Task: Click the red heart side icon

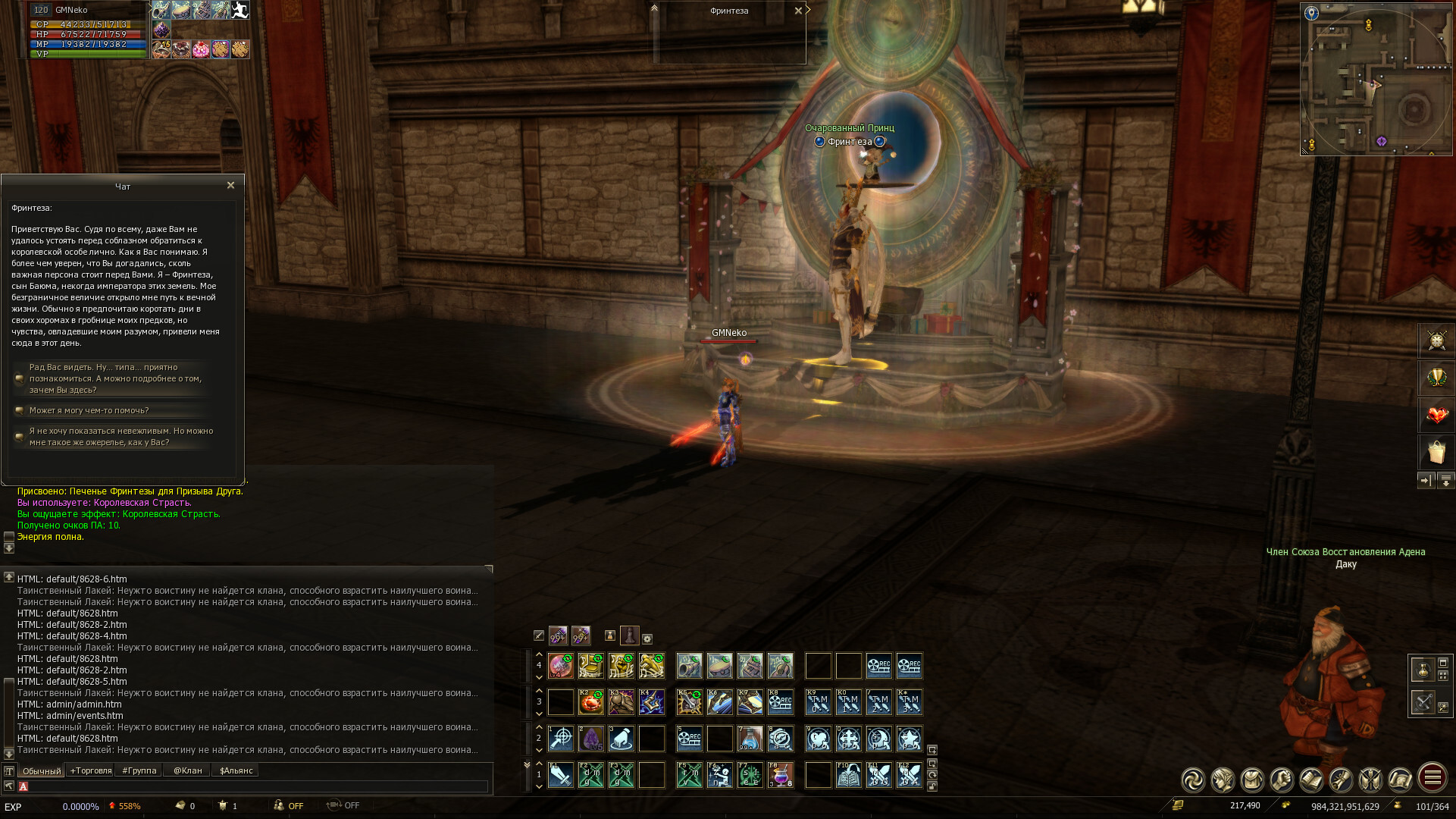Action: 1436,415
